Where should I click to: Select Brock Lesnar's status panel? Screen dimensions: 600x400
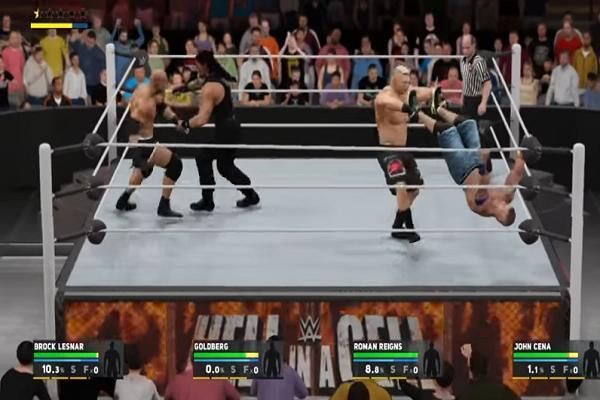tap(77, 360)
